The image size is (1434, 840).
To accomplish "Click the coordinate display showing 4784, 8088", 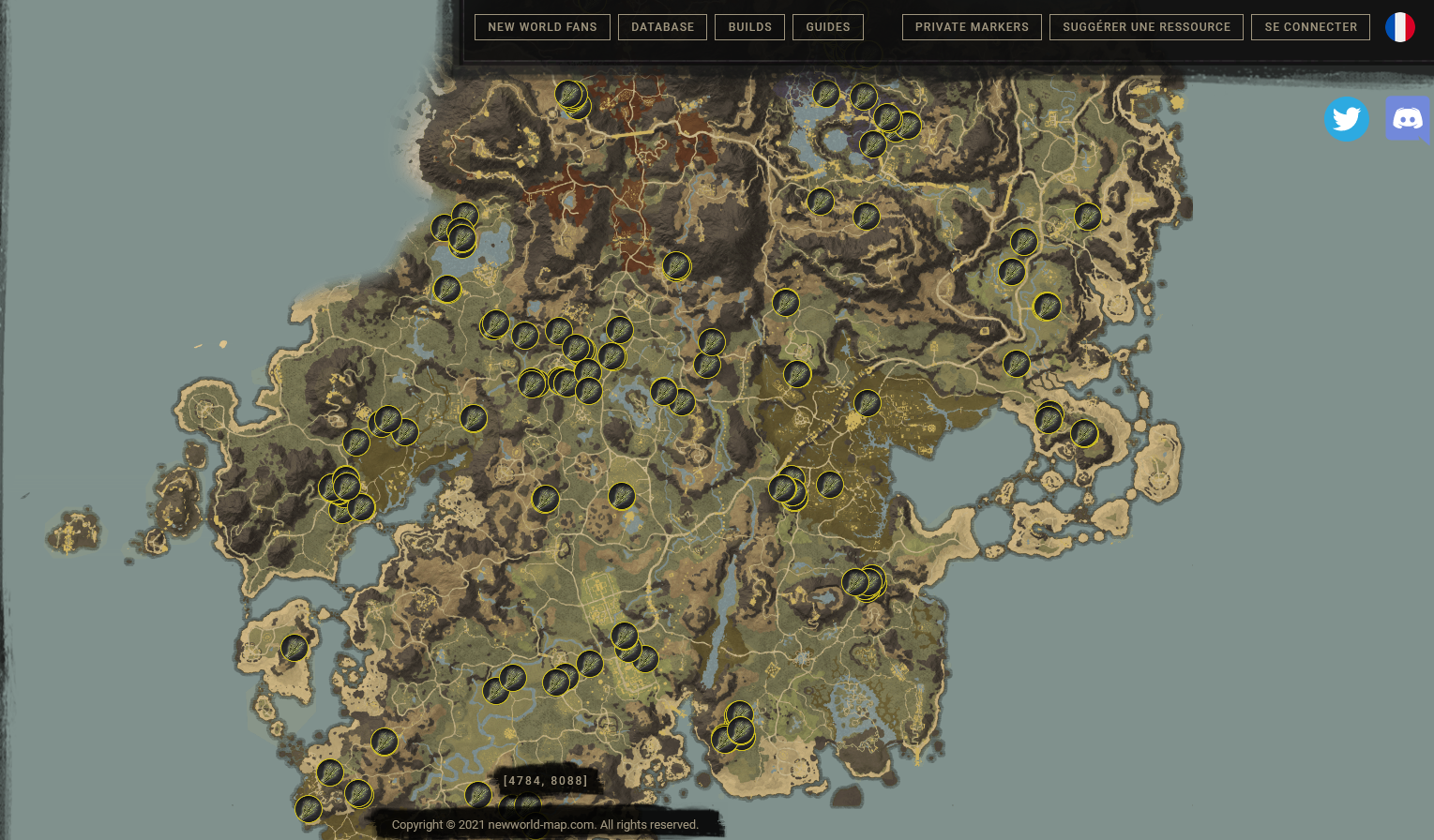I will (x=546, y=780).
